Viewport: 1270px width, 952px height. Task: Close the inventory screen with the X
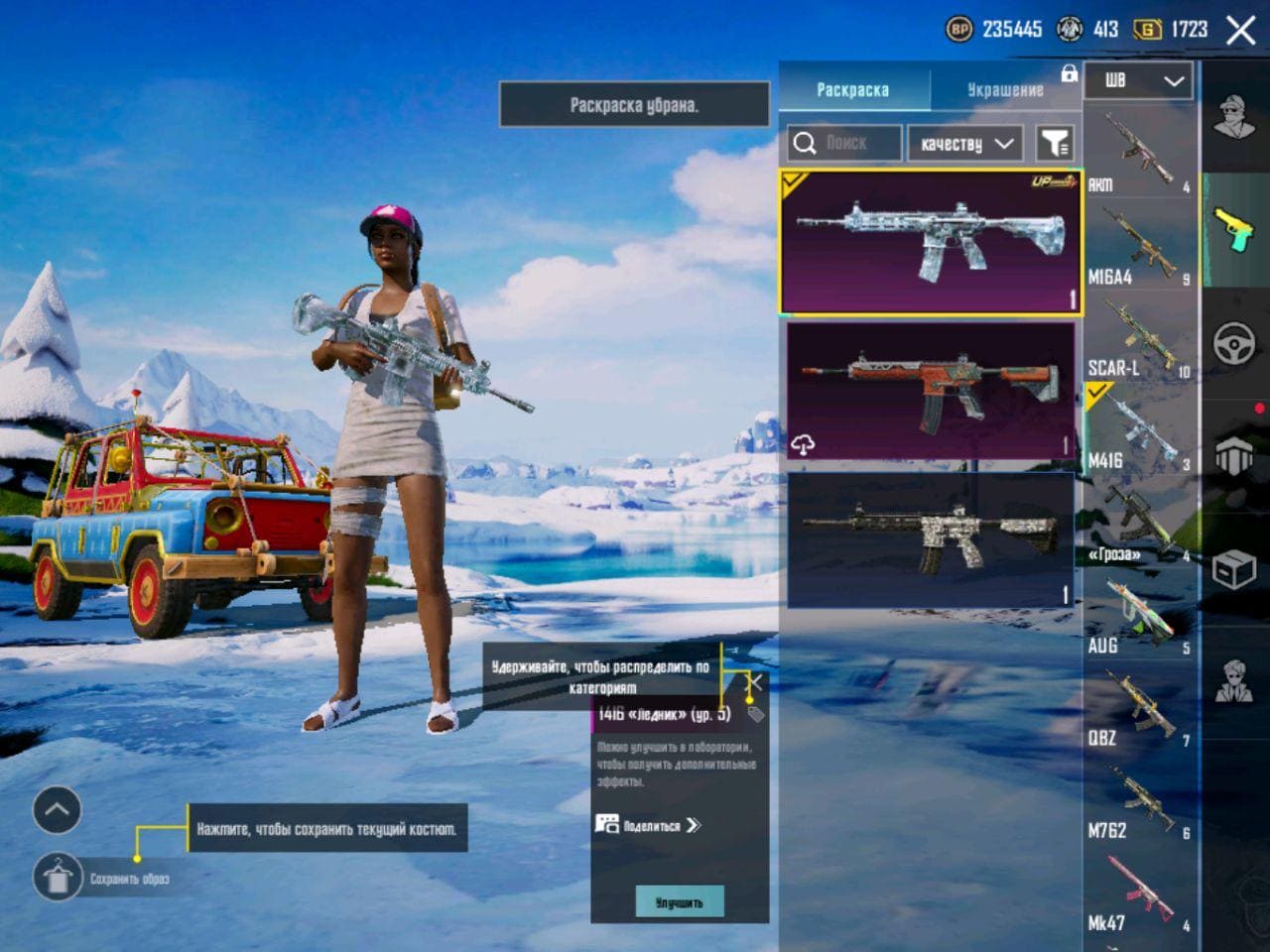point(1240,30)
